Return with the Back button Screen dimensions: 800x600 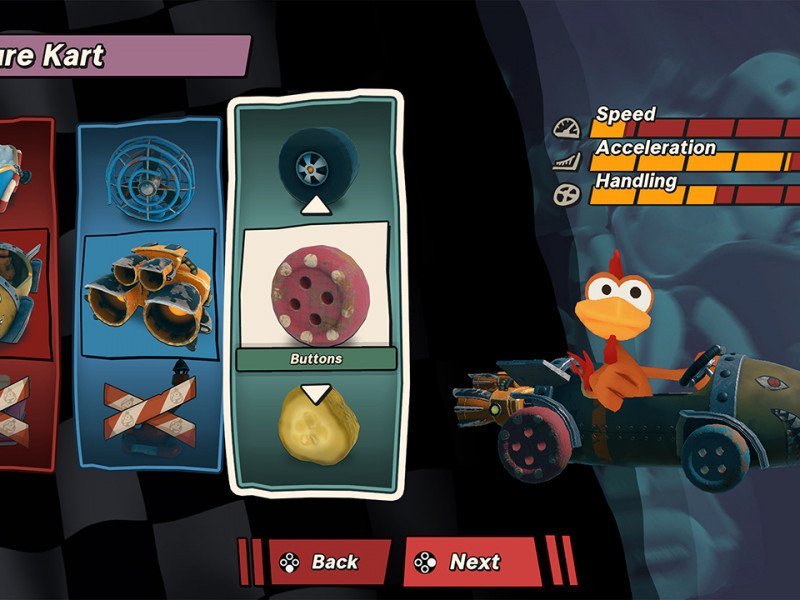point(319,562)
